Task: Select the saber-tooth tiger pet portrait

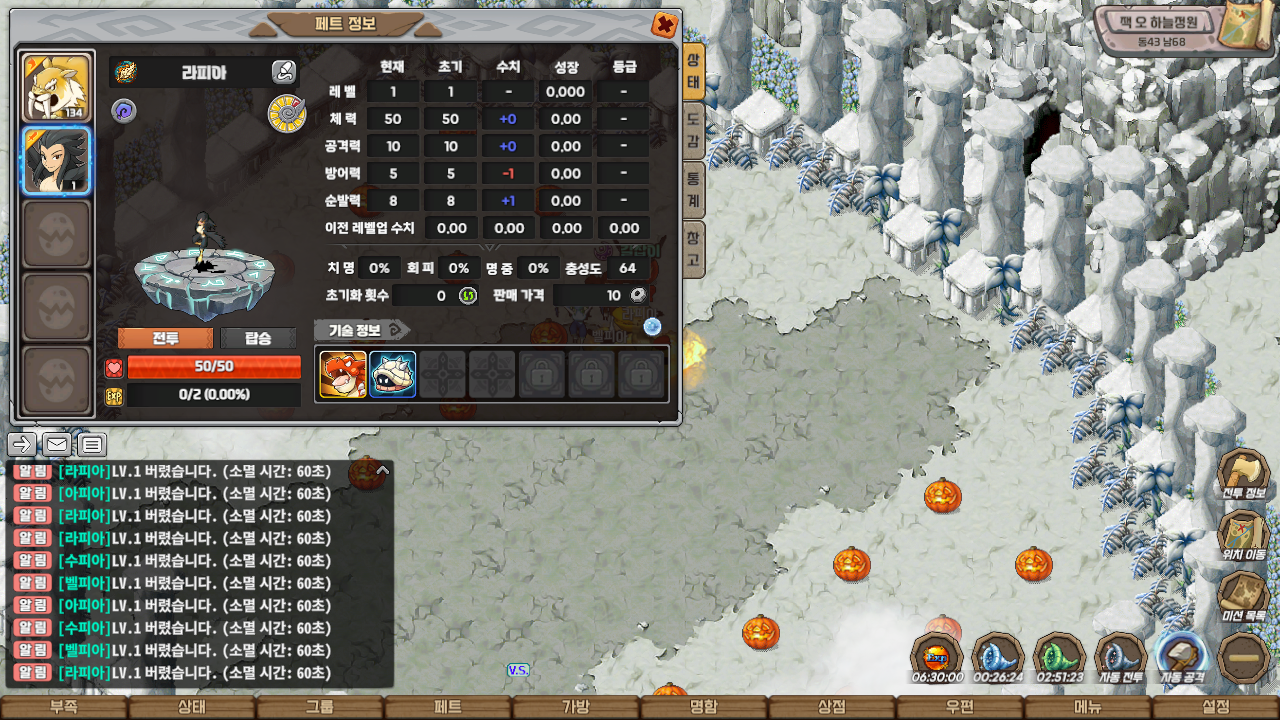Action: click(x=57, y=87)
